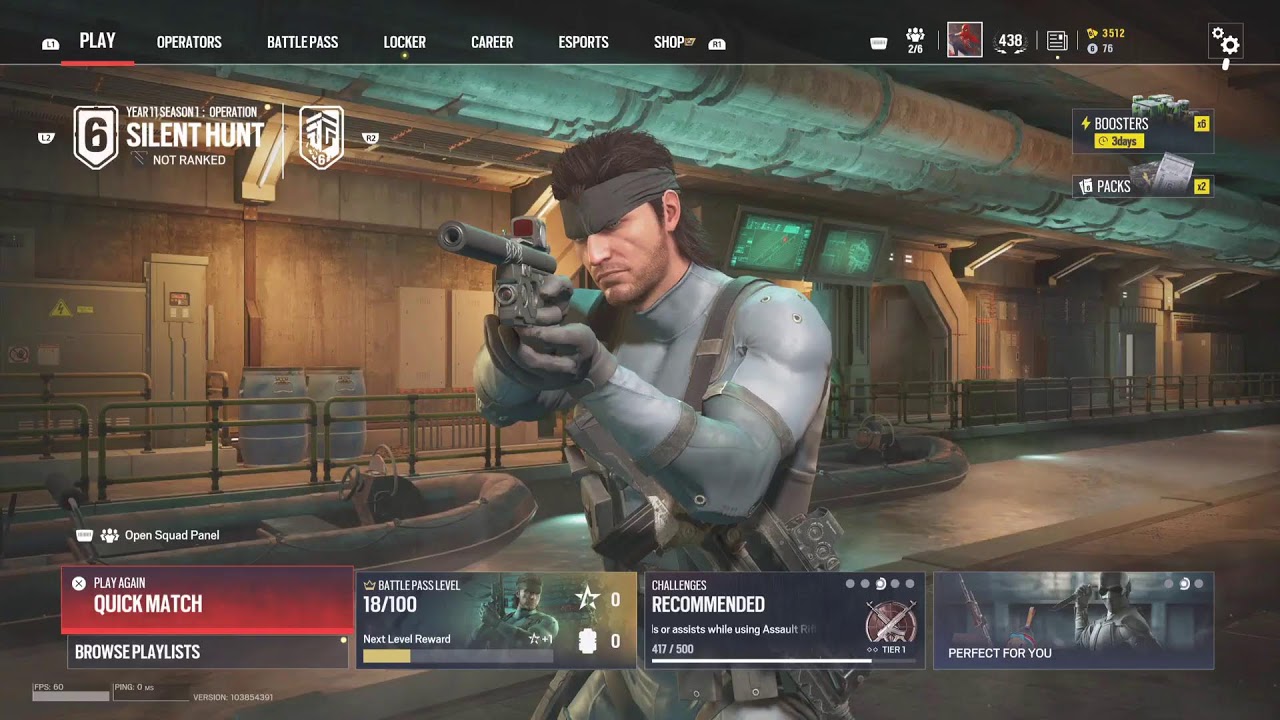
Task: Select the Career tab
Action: [x=492, y=42]
